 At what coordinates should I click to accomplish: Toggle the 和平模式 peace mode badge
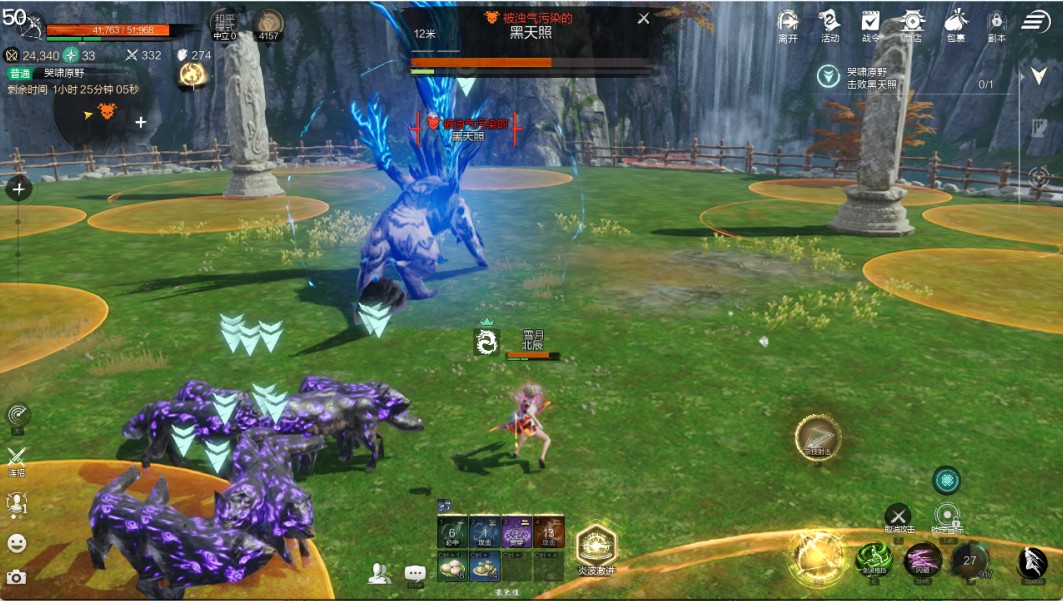224,24
